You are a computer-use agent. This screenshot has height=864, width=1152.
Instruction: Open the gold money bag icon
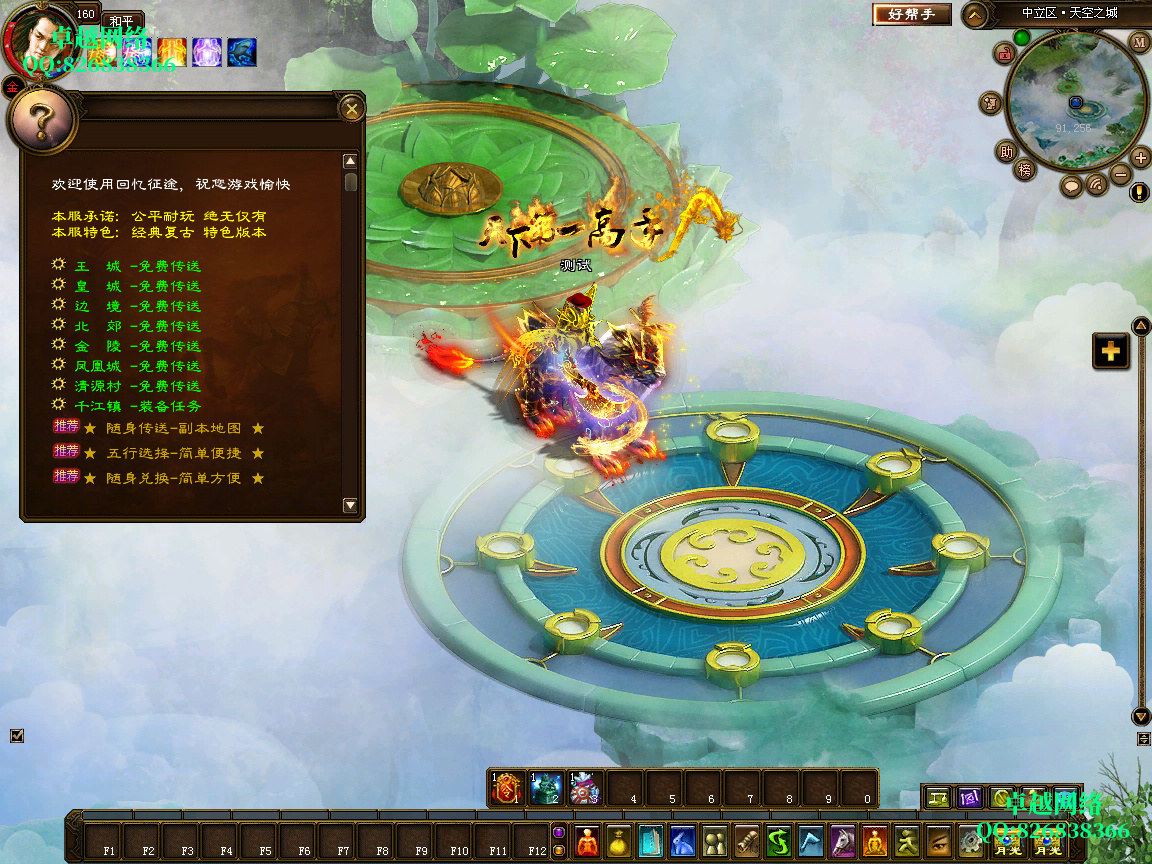point(618,840)
